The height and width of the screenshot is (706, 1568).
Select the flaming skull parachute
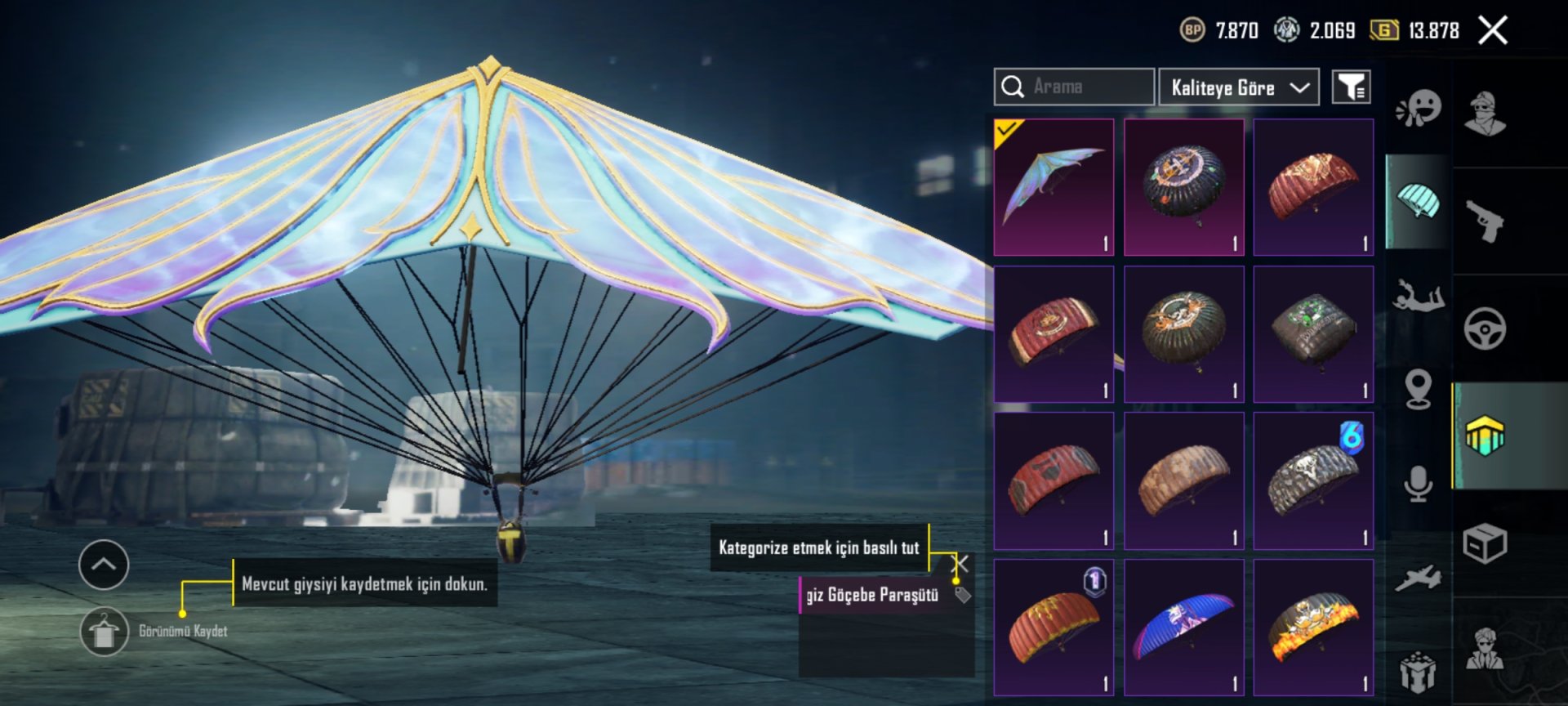point(1313,628)
